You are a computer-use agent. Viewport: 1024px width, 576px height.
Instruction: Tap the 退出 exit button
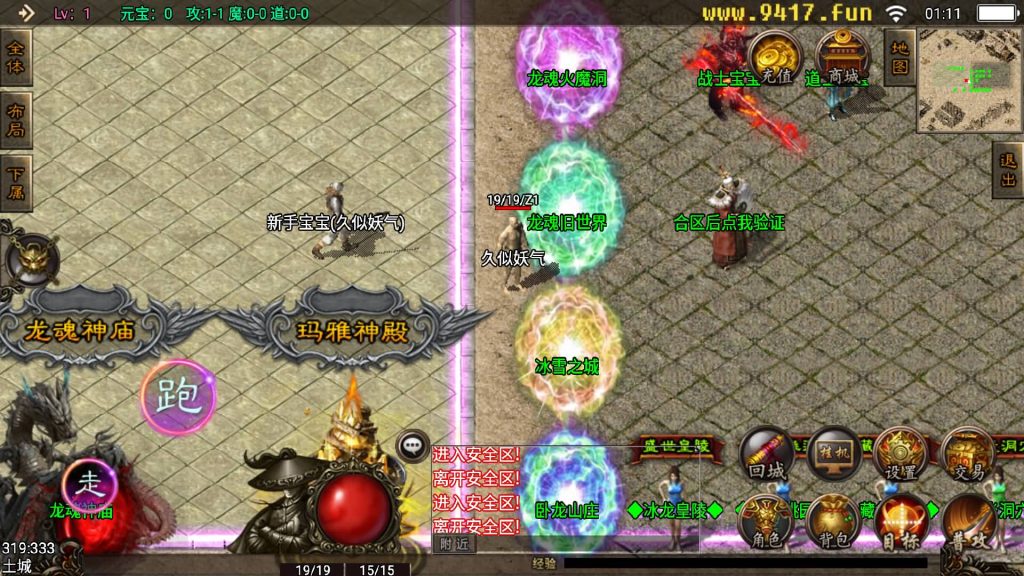(x=1007, y=170)
